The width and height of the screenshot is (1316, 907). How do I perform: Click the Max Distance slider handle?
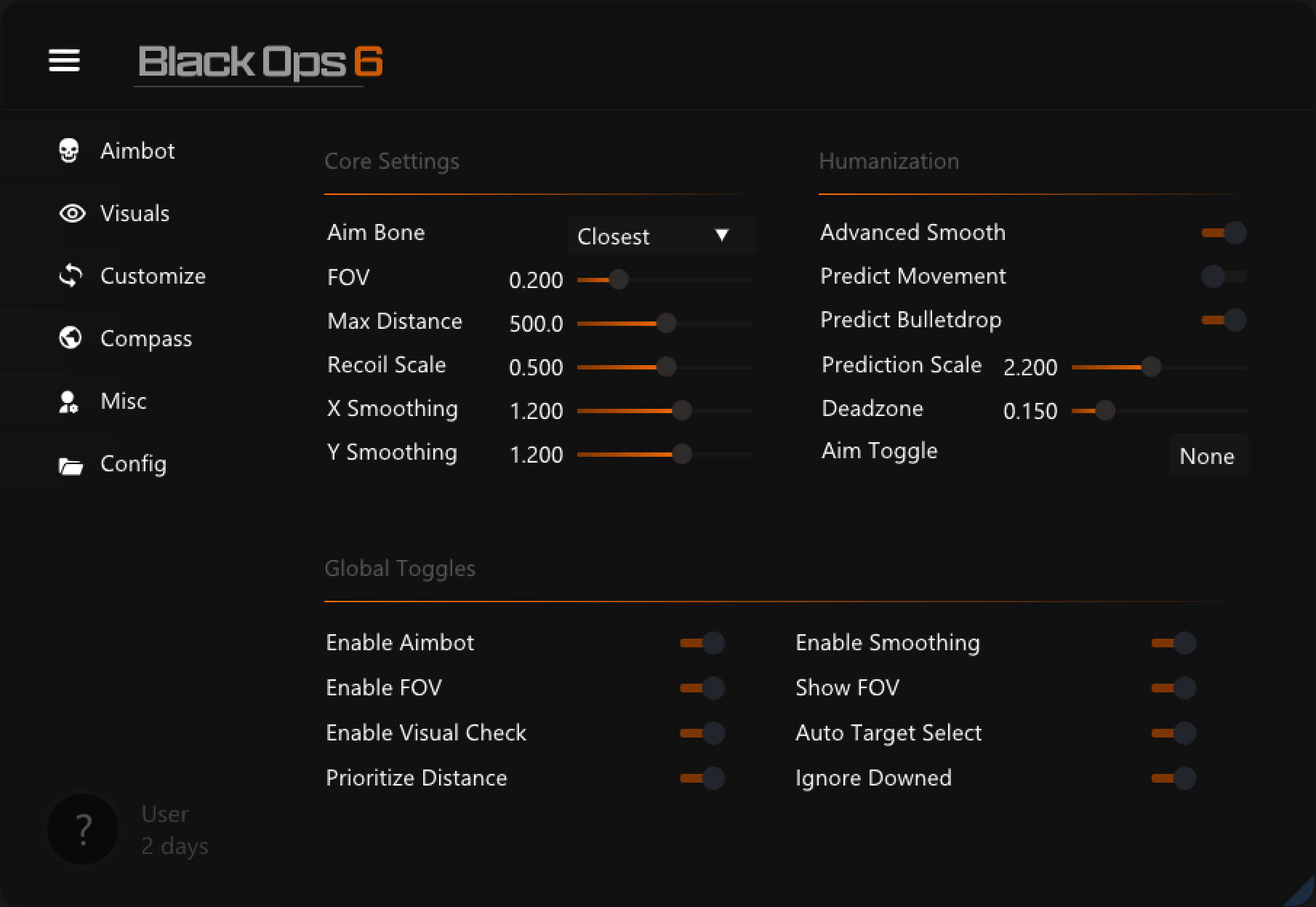(x=666, y=323)
